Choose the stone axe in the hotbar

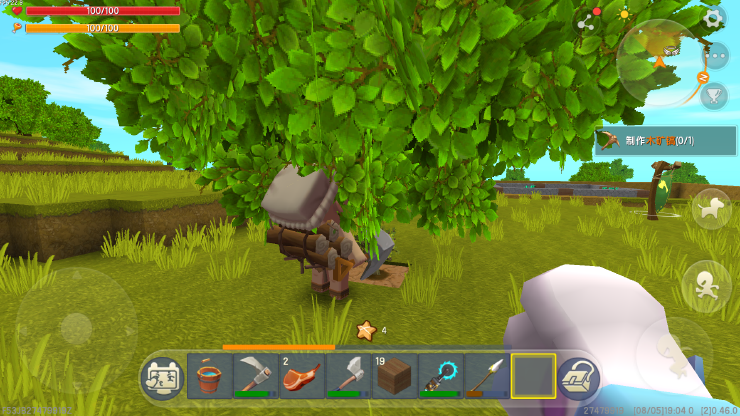click(x=348, y=377)
